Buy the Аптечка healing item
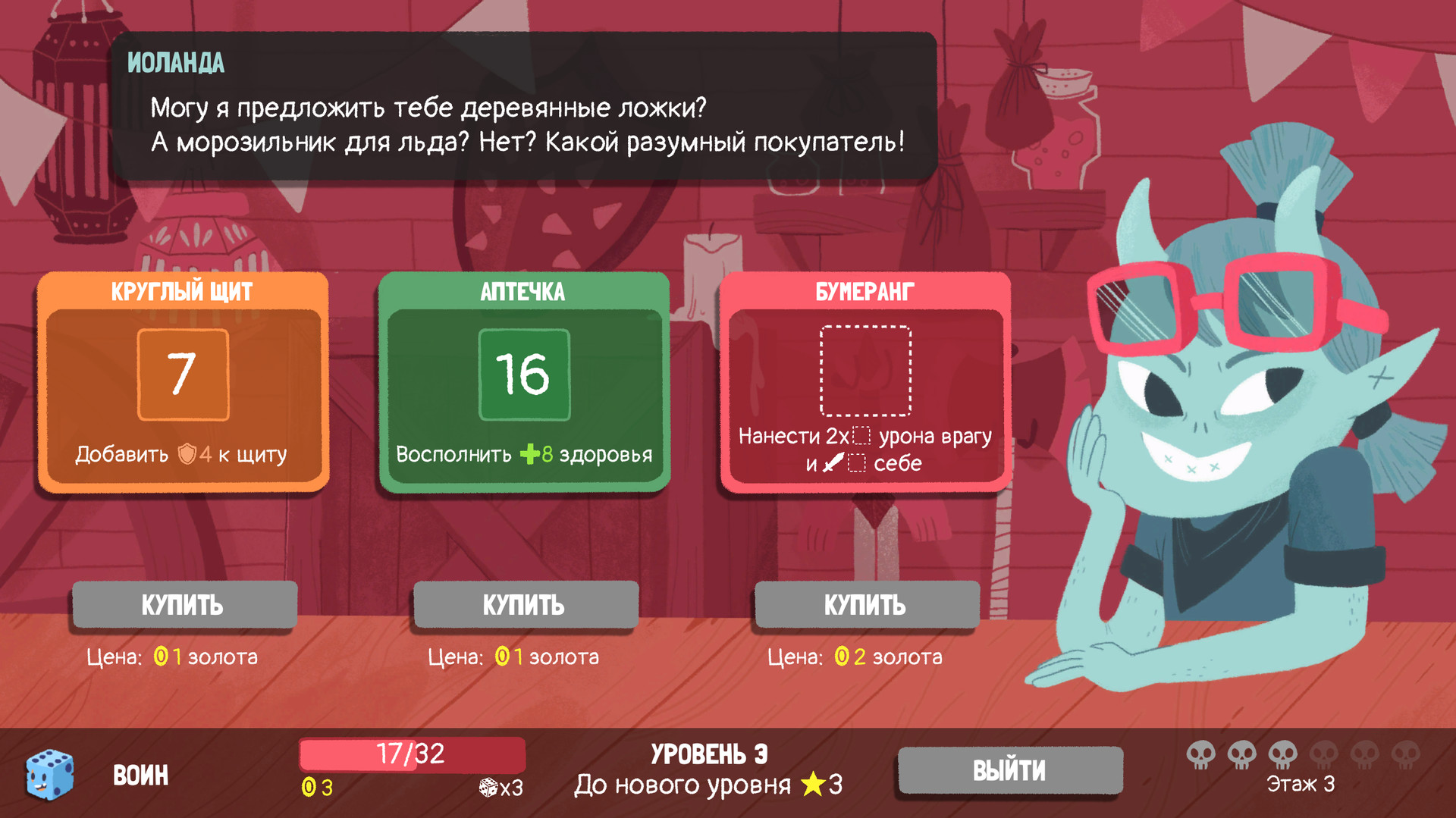Viewport: 1456px width, 818px height. (525, 605)
